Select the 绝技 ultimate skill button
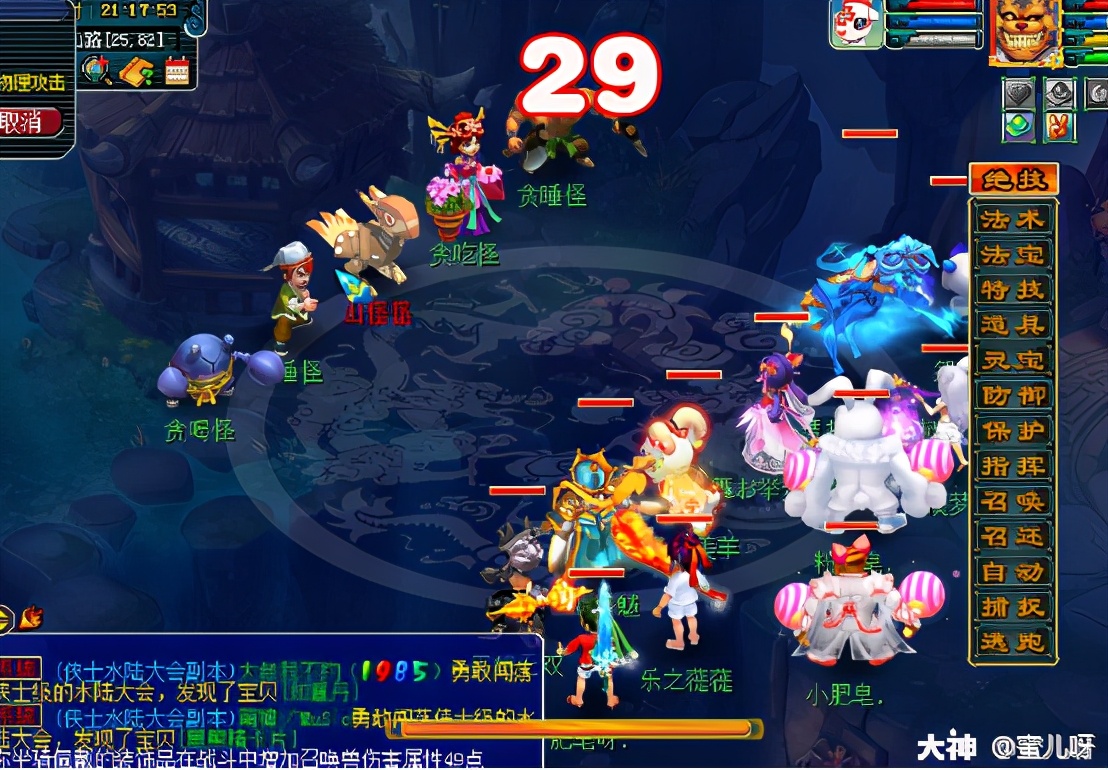This screenshot has width=1108, height=770. point(1012,180)
